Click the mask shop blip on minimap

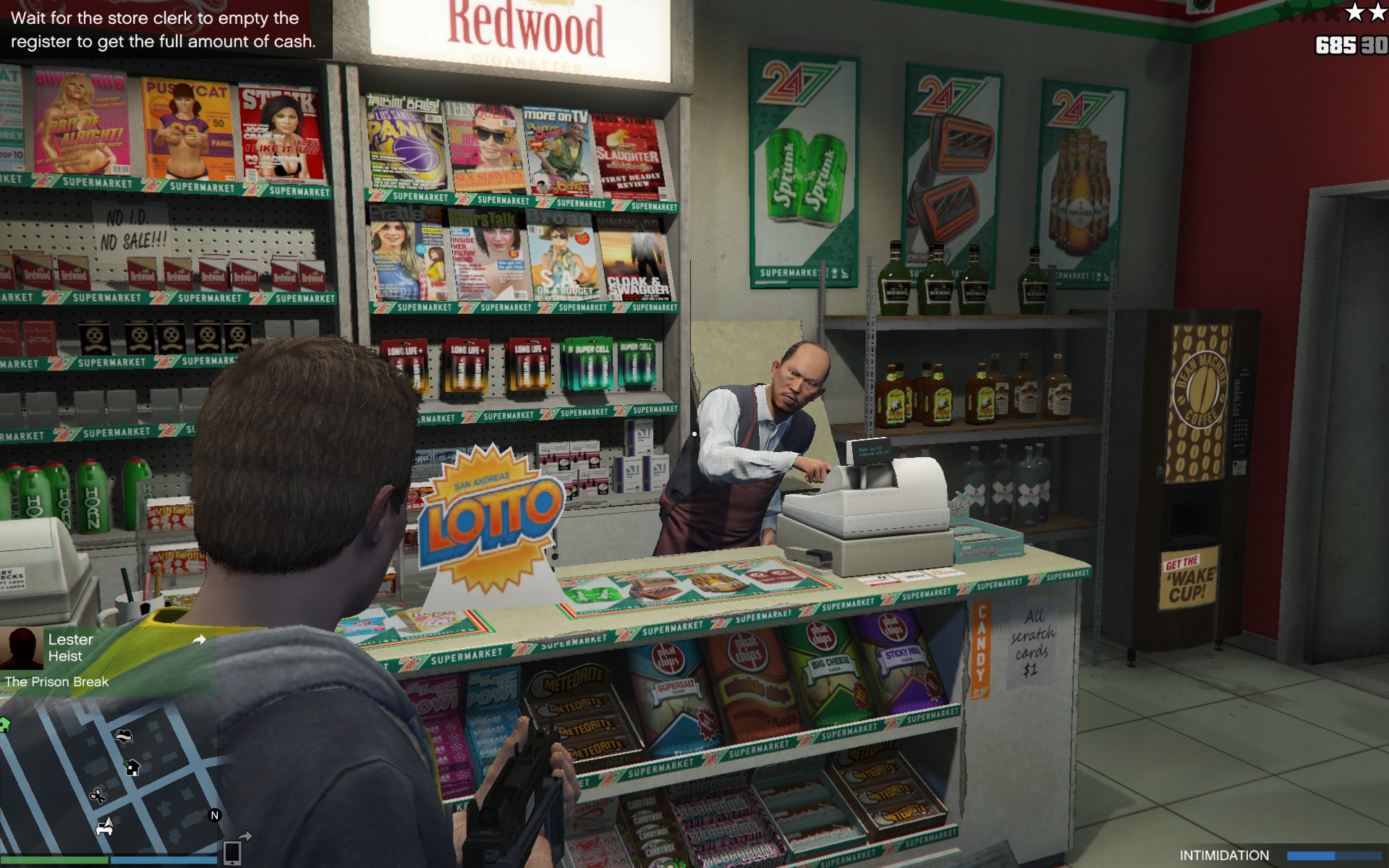[x=124, y=736]
